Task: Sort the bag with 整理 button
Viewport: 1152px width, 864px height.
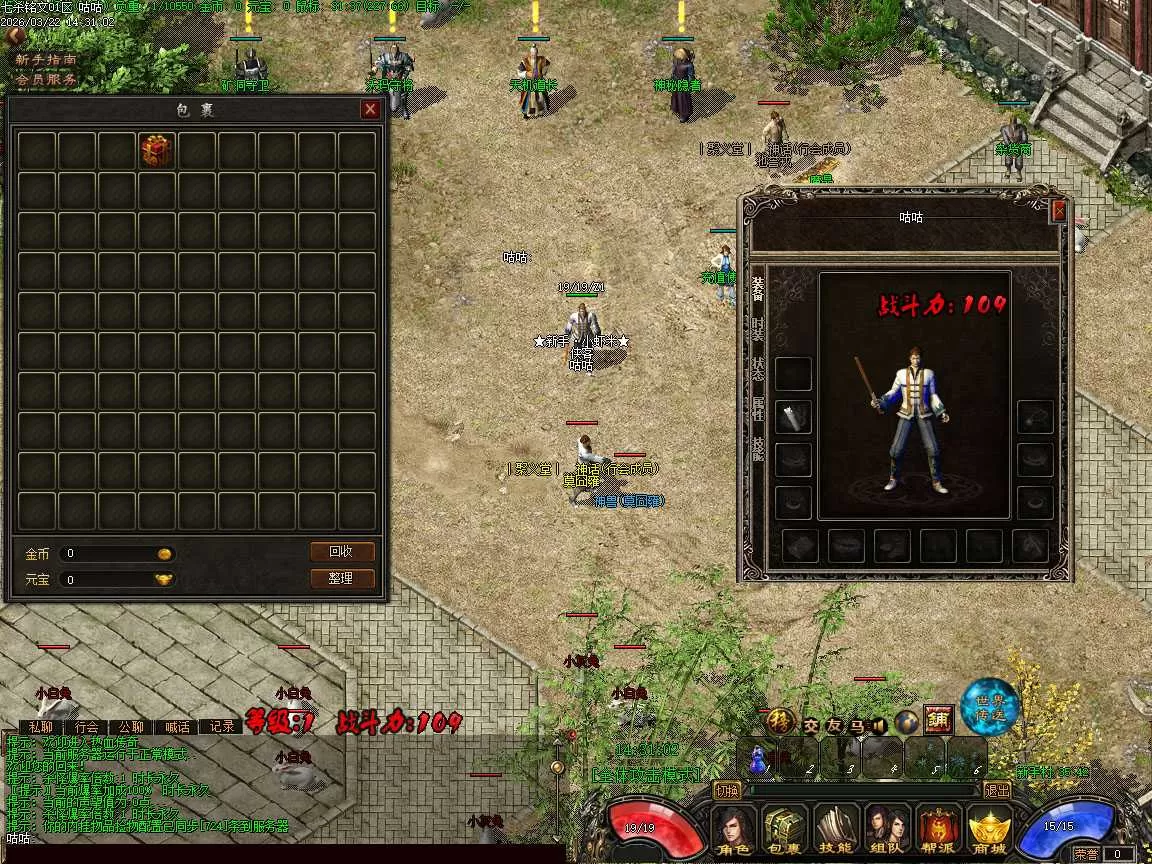Action: pyautogui.click(x=342, y=578)
